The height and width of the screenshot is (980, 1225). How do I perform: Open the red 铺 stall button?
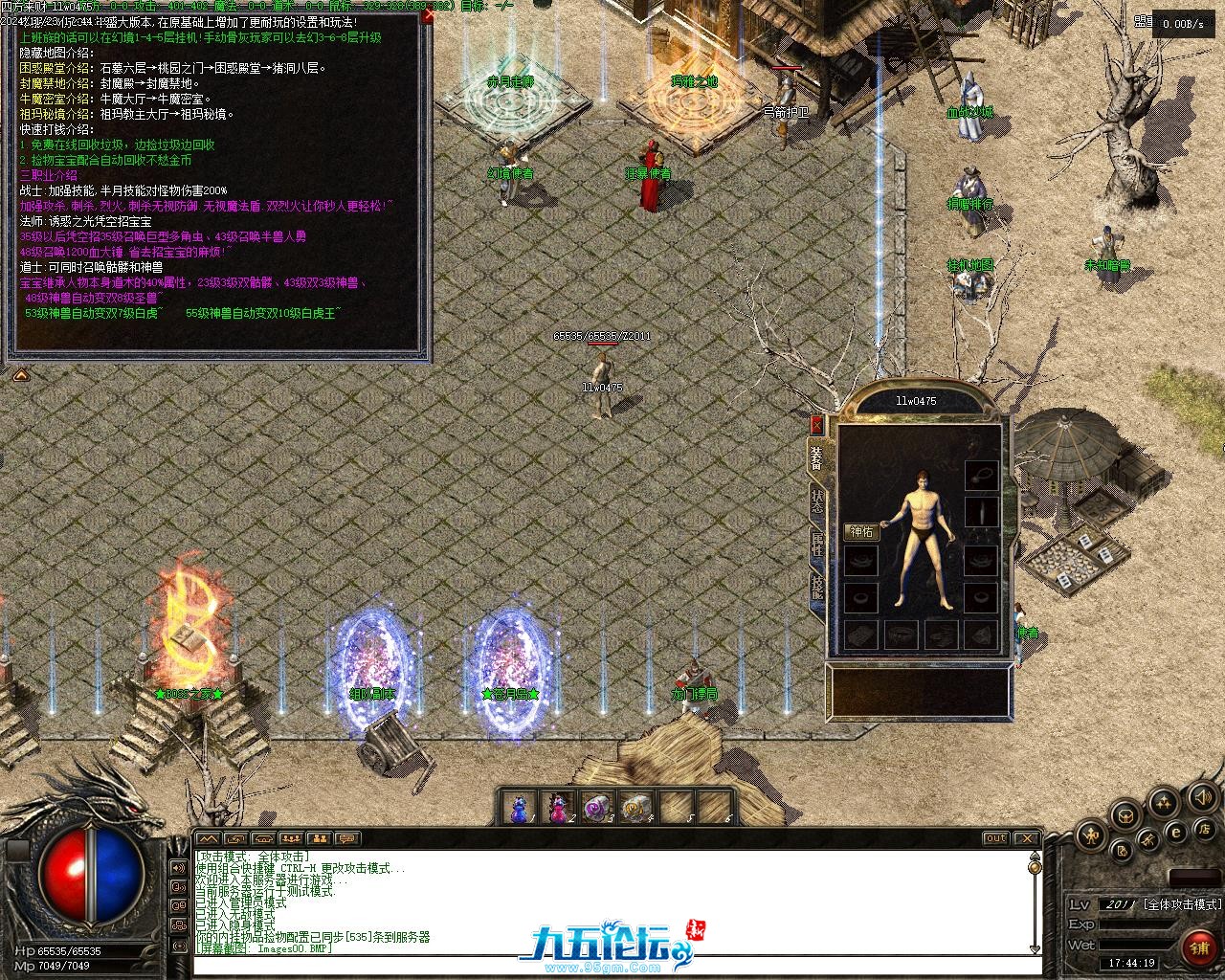coord(1199,947)
